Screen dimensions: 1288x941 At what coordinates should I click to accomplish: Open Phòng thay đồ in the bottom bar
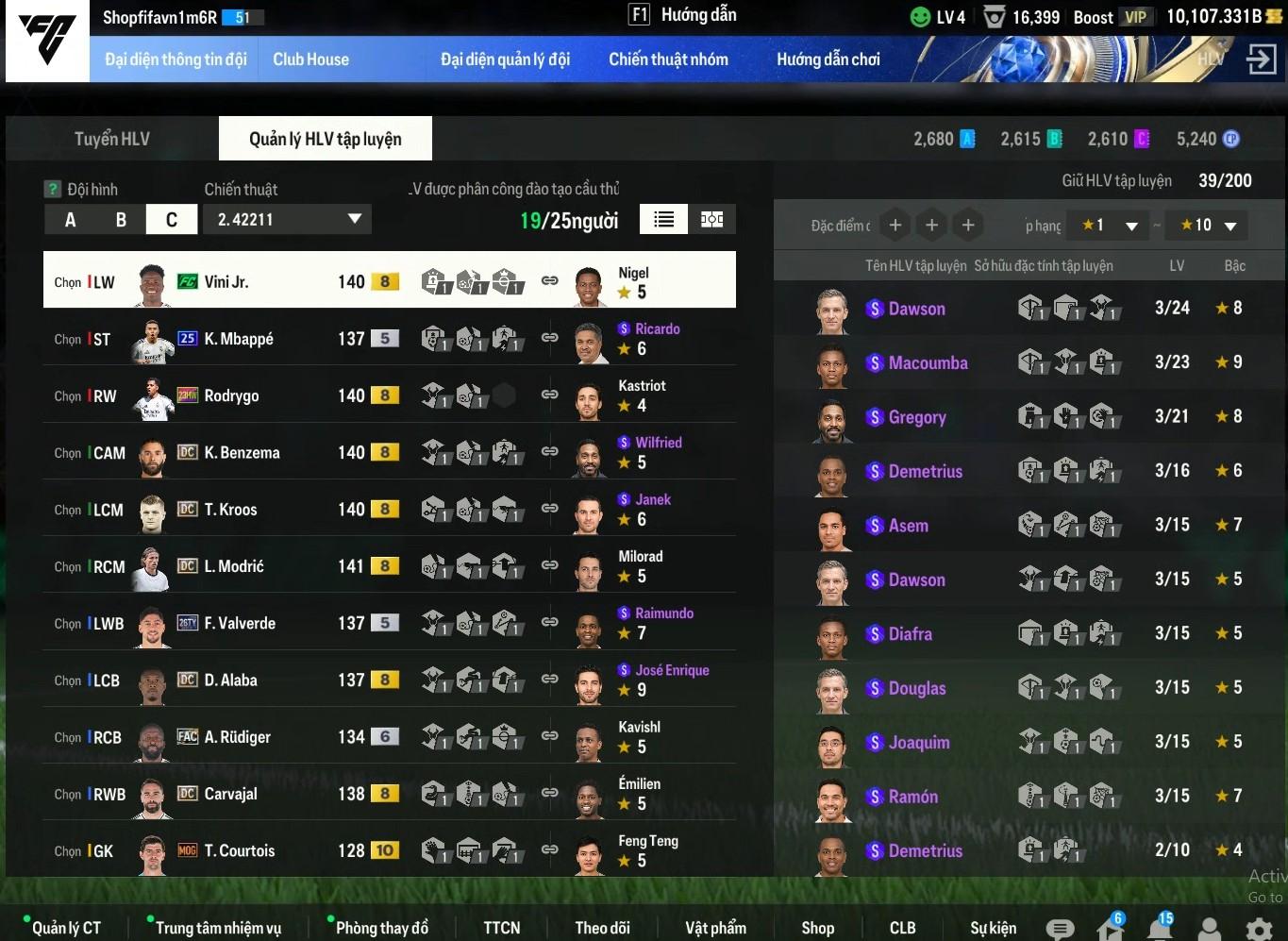[x=381, y=928]
